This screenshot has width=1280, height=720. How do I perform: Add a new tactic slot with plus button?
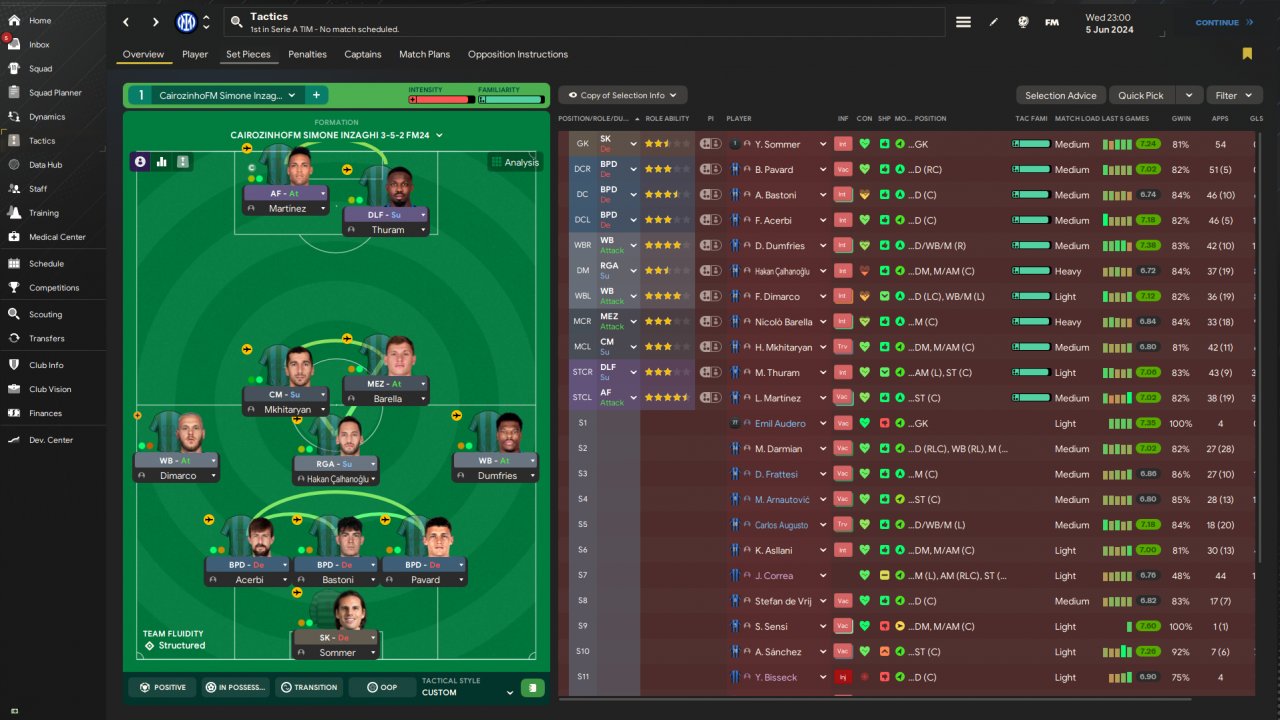point(316,95)
